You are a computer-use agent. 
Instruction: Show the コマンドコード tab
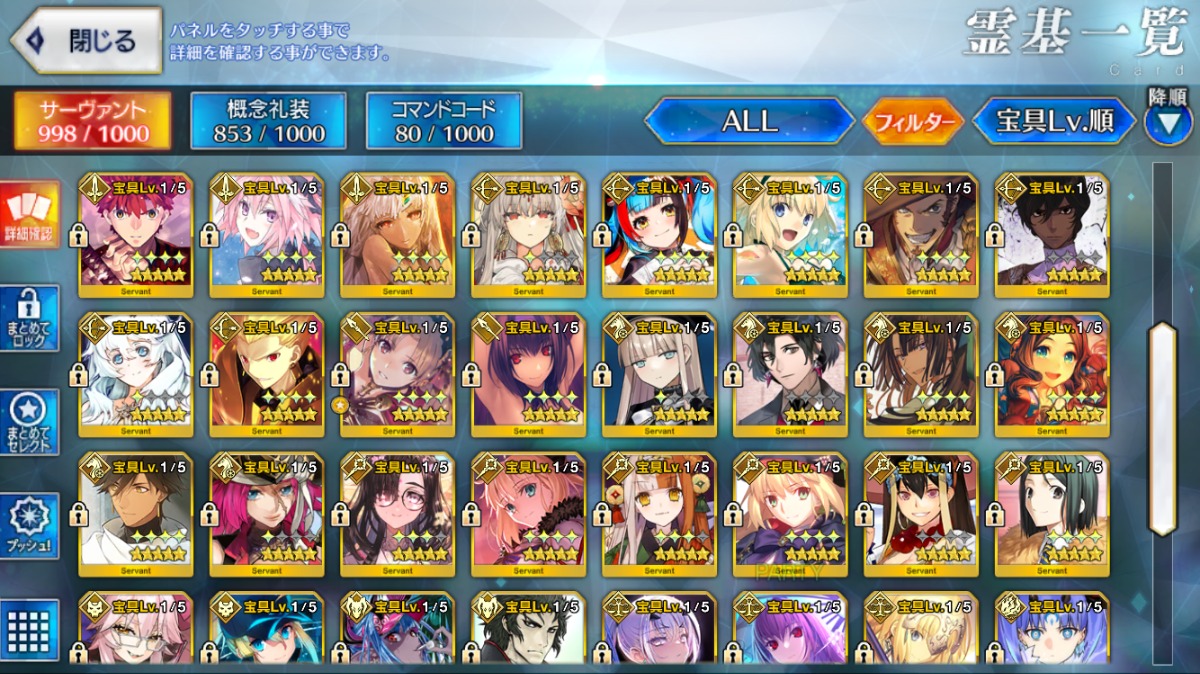click(x=444, y=121)
